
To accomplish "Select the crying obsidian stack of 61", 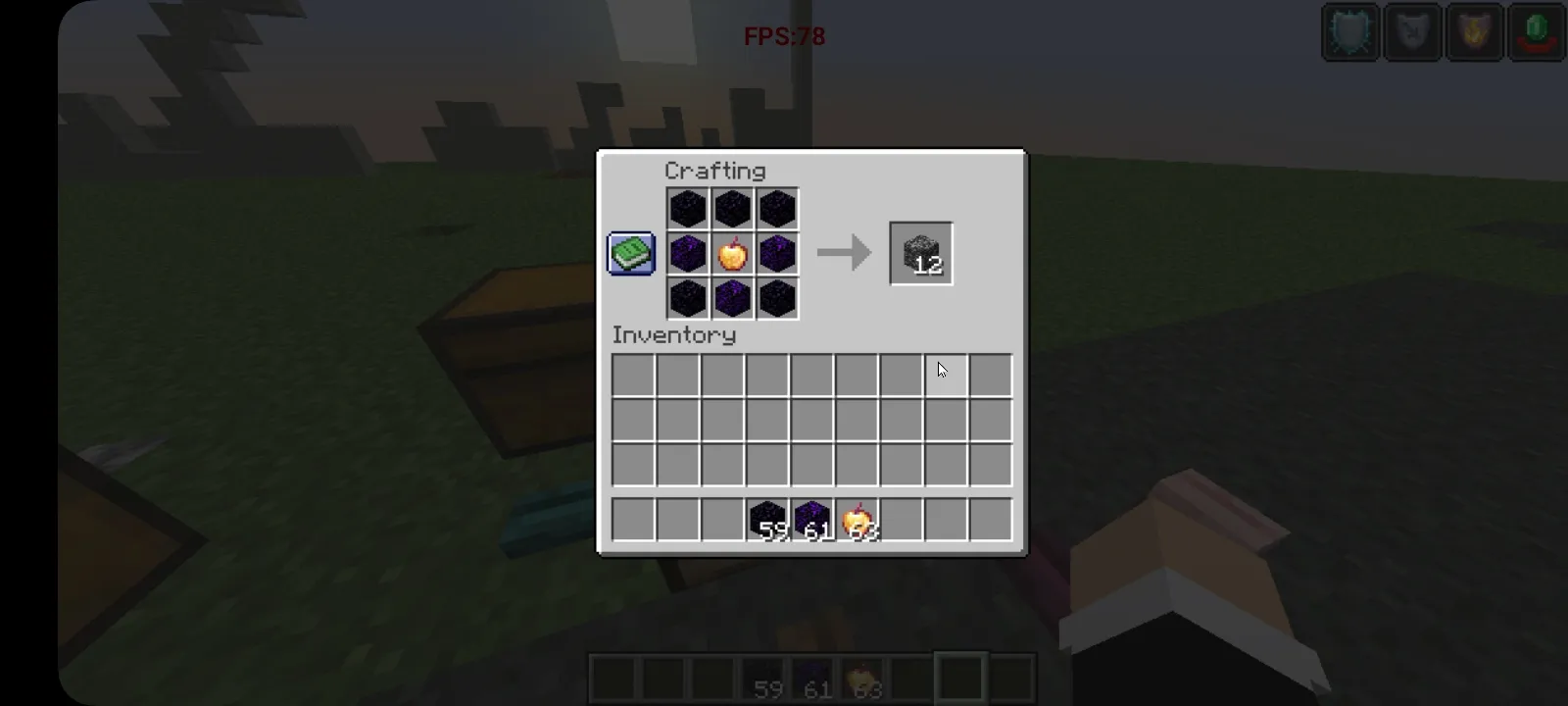I will (812, 520).
